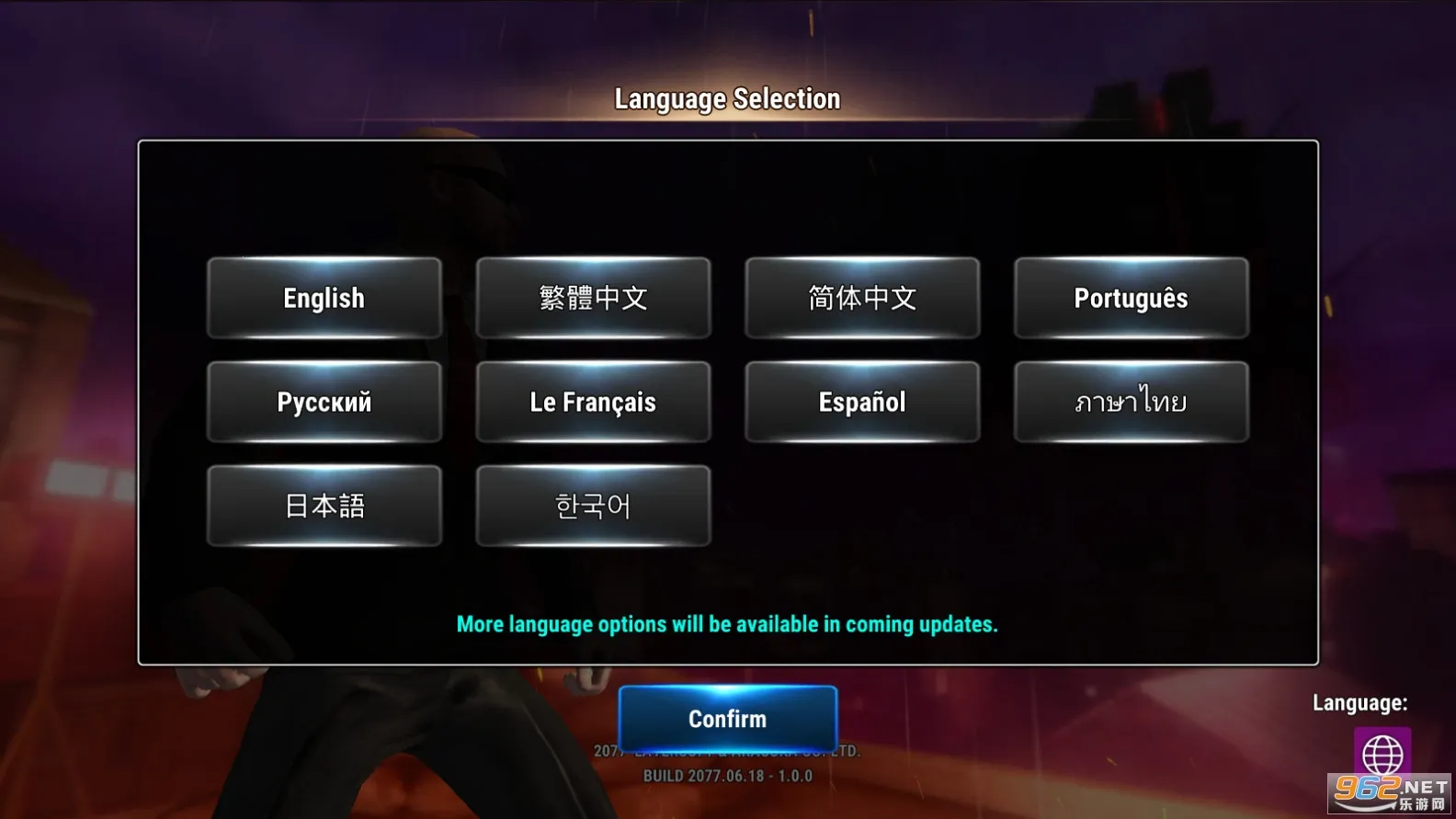Toggle the currently highlighted English selection

[x=324, y=298]
